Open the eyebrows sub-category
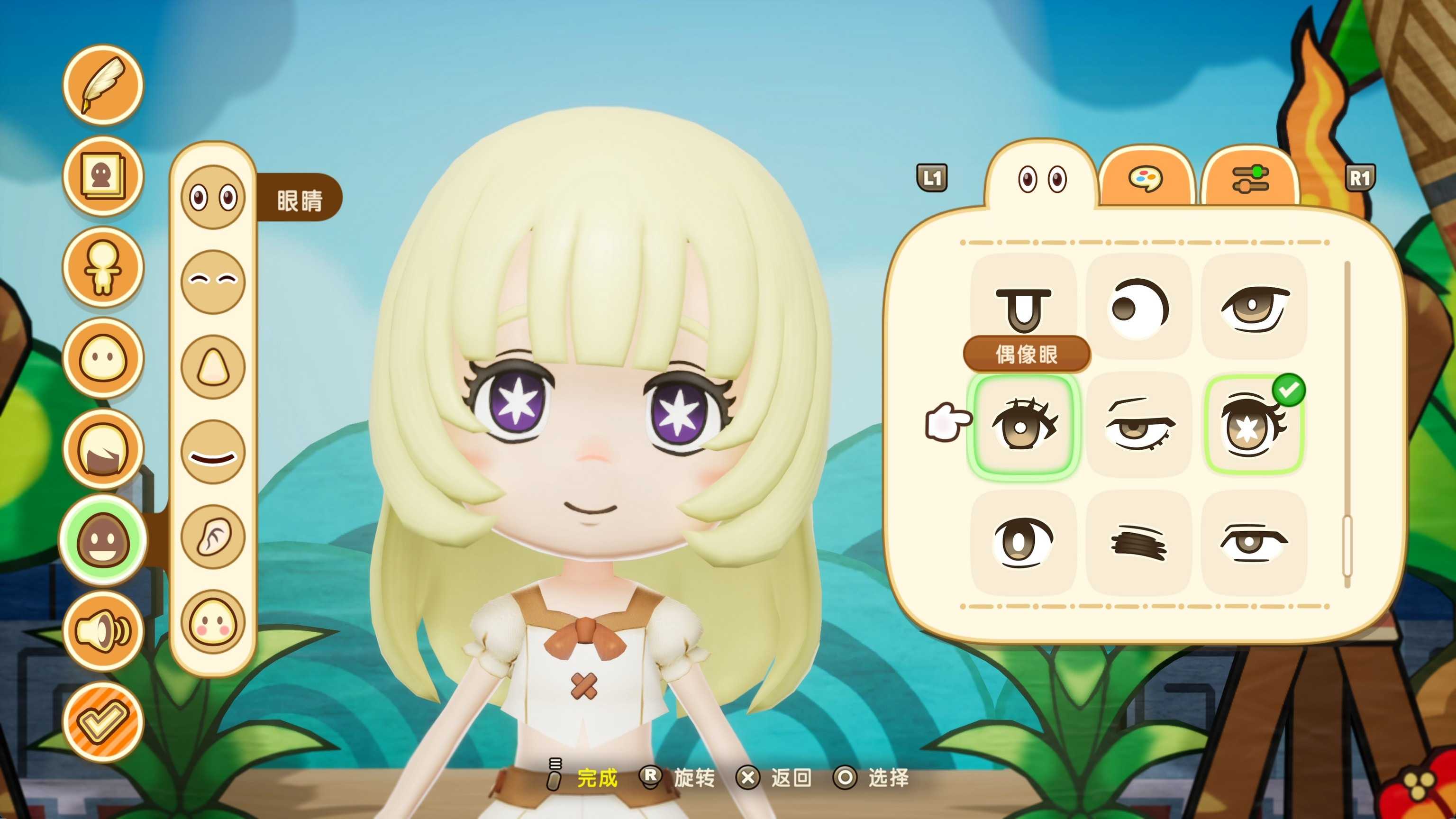The image size is (1456, 819). coord(213,282)
